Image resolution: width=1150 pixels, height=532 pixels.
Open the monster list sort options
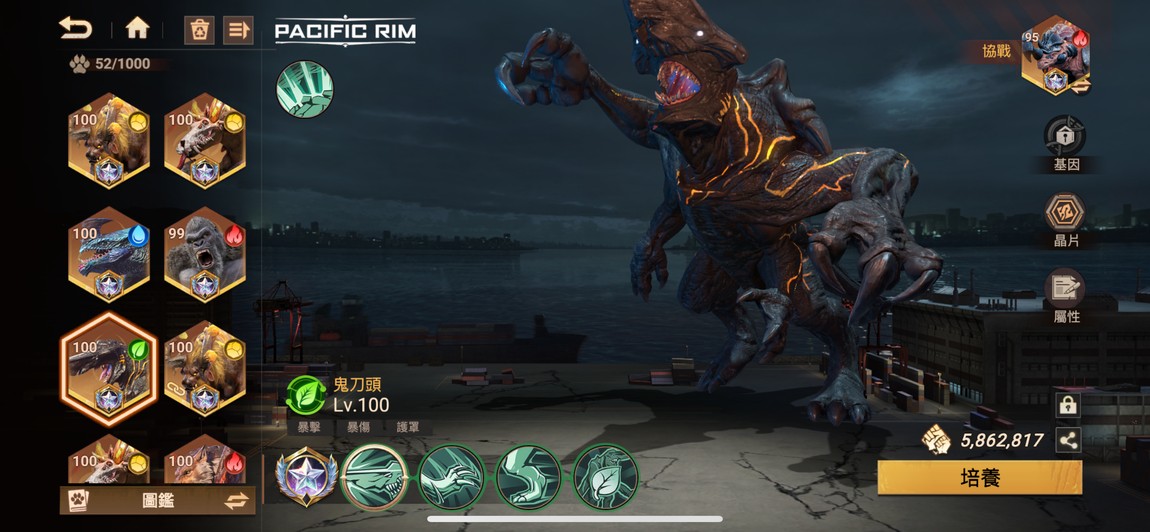pos(238,29)
